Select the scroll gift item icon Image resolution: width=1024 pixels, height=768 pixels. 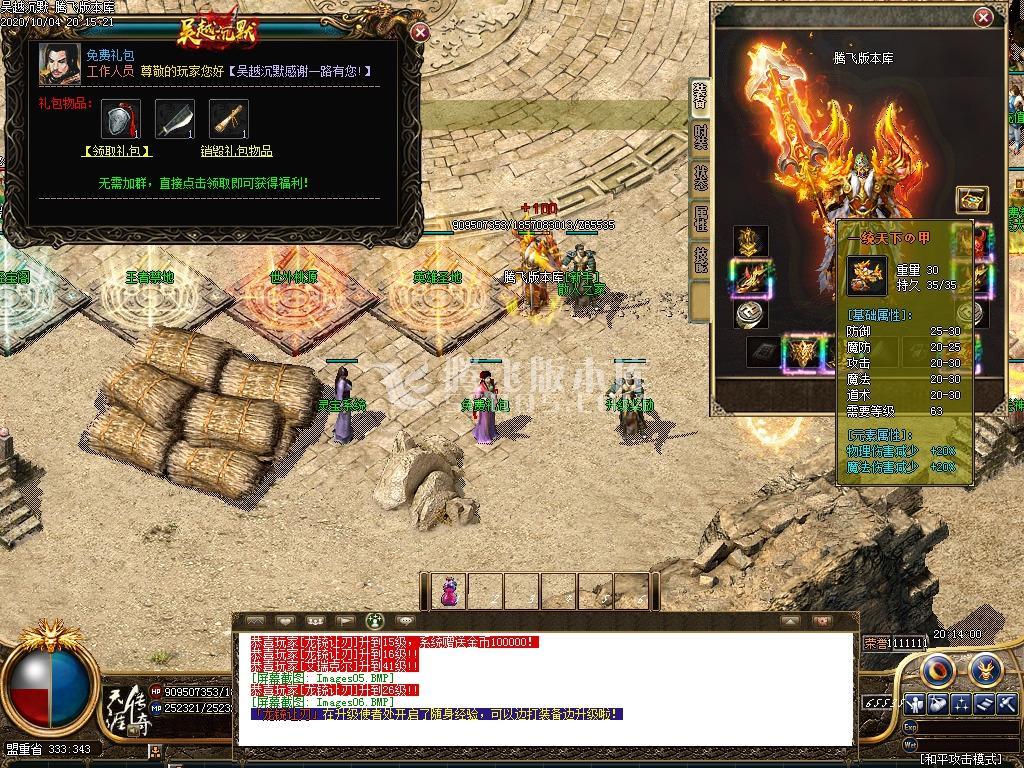[x=229, y=119]
